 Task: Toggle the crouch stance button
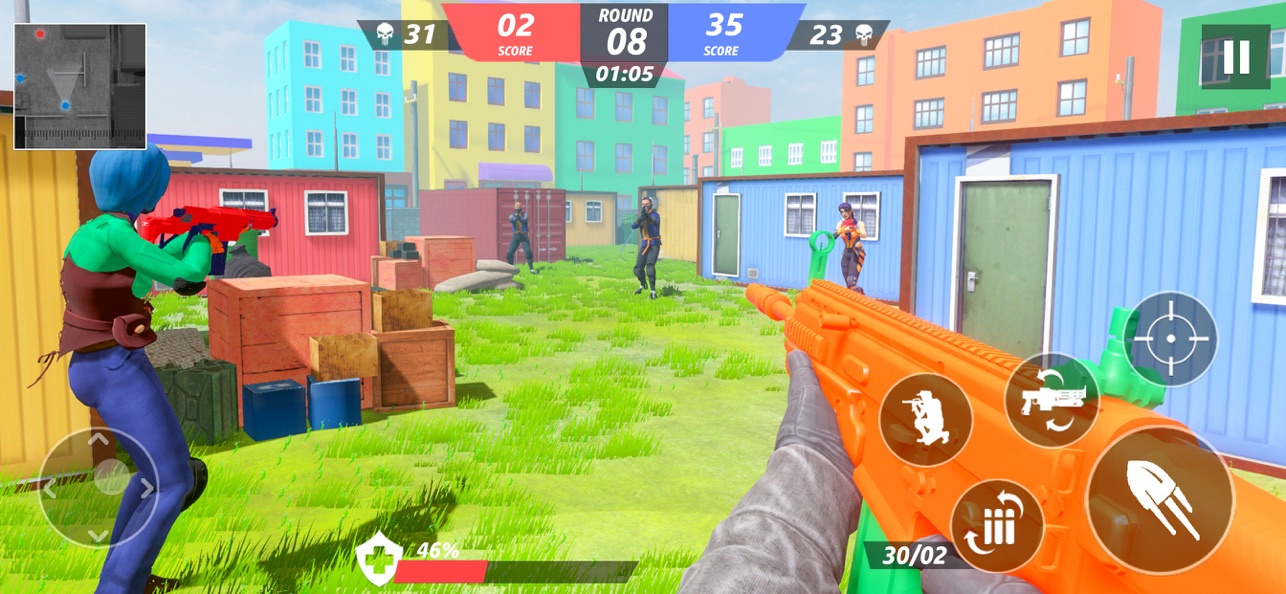[x=925, y=419]
